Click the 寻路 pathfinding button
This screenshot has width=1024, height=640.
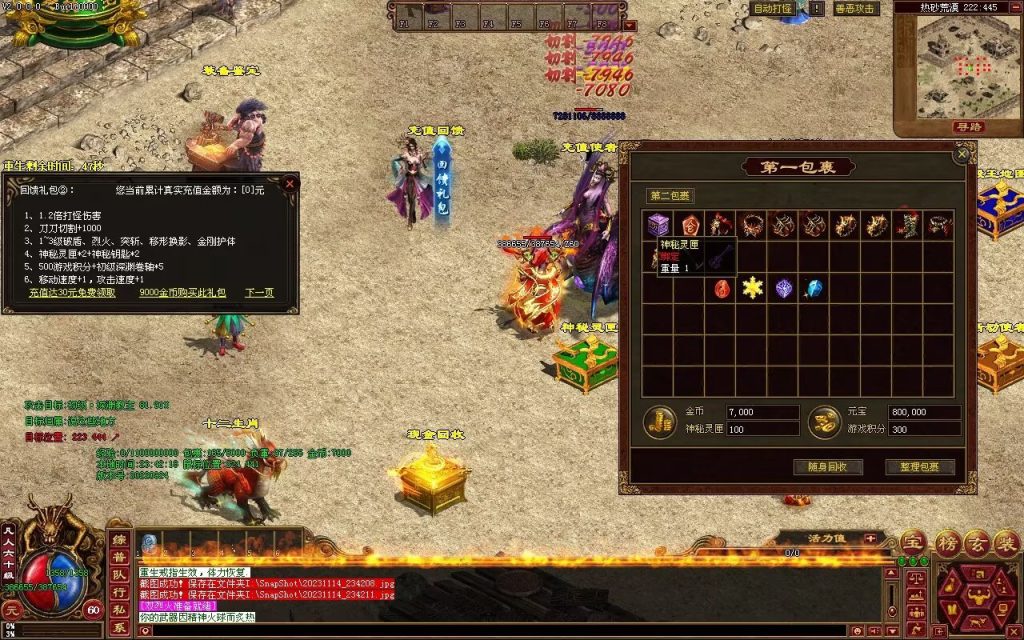pos(969,127)
